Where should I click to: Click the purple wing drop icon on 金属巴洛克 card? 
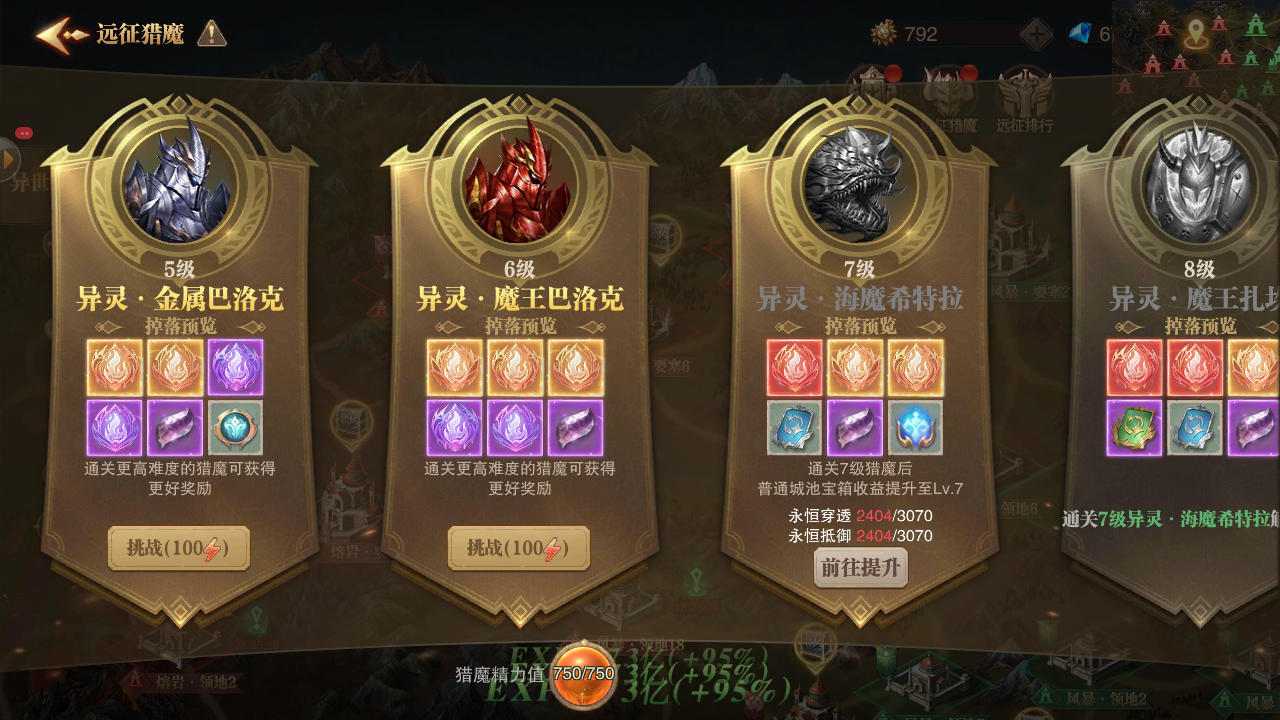(x=236, y=366)
